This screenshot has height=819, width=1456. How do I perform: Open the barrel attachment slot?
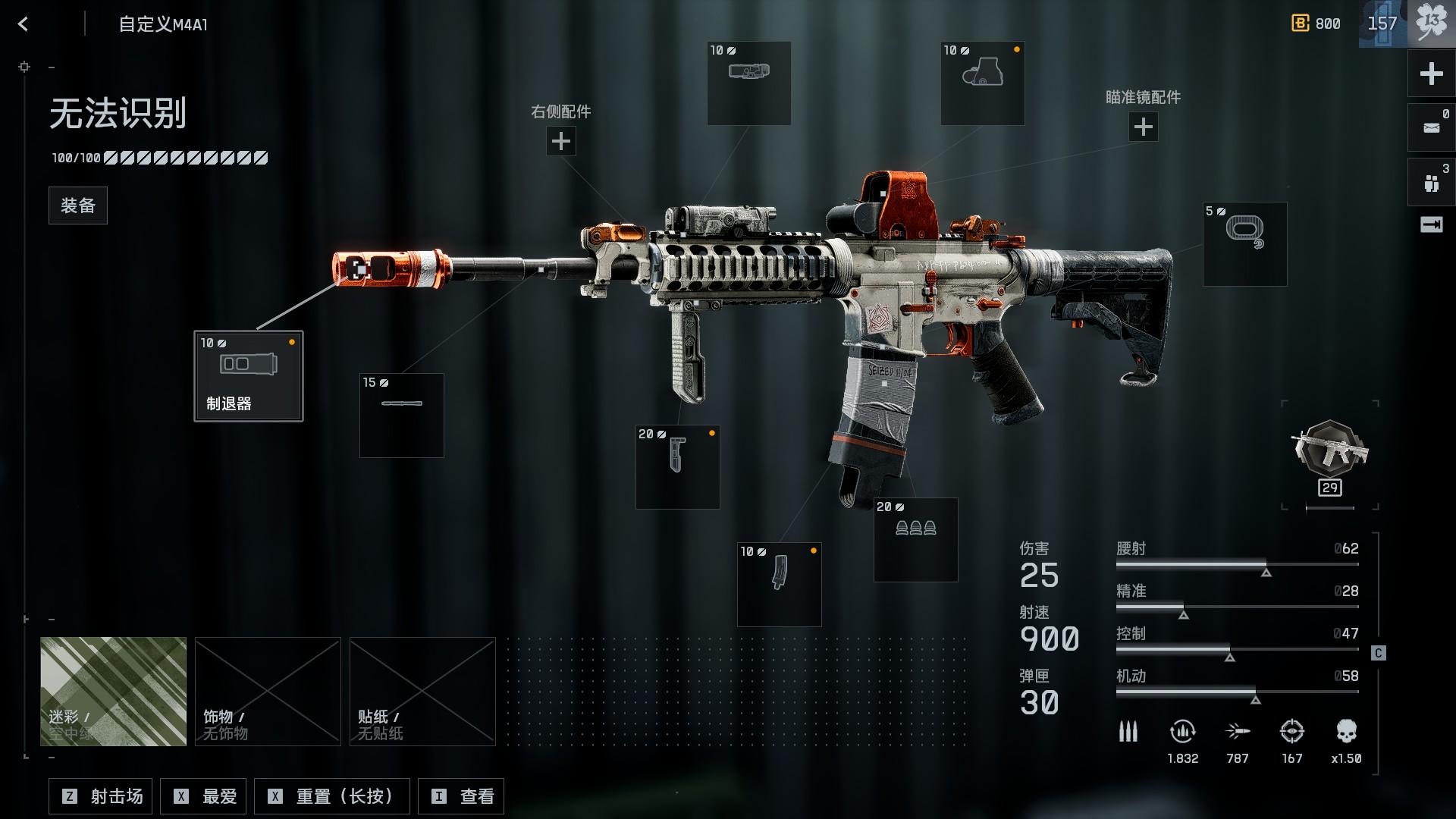[402, 415]
